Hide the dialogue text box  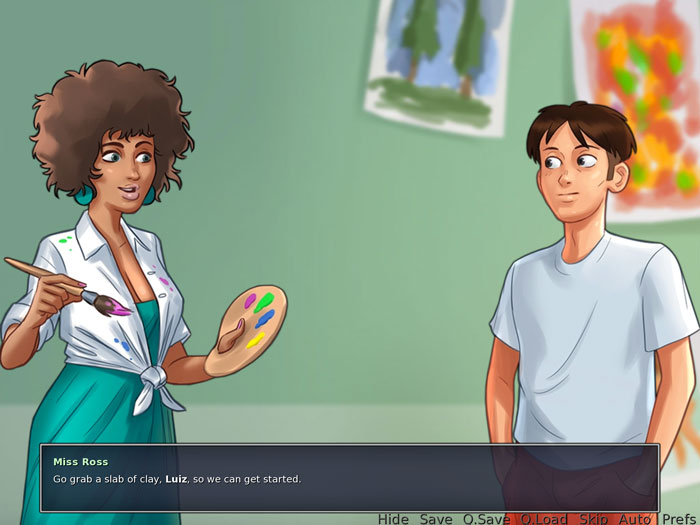tap(393, 519)
